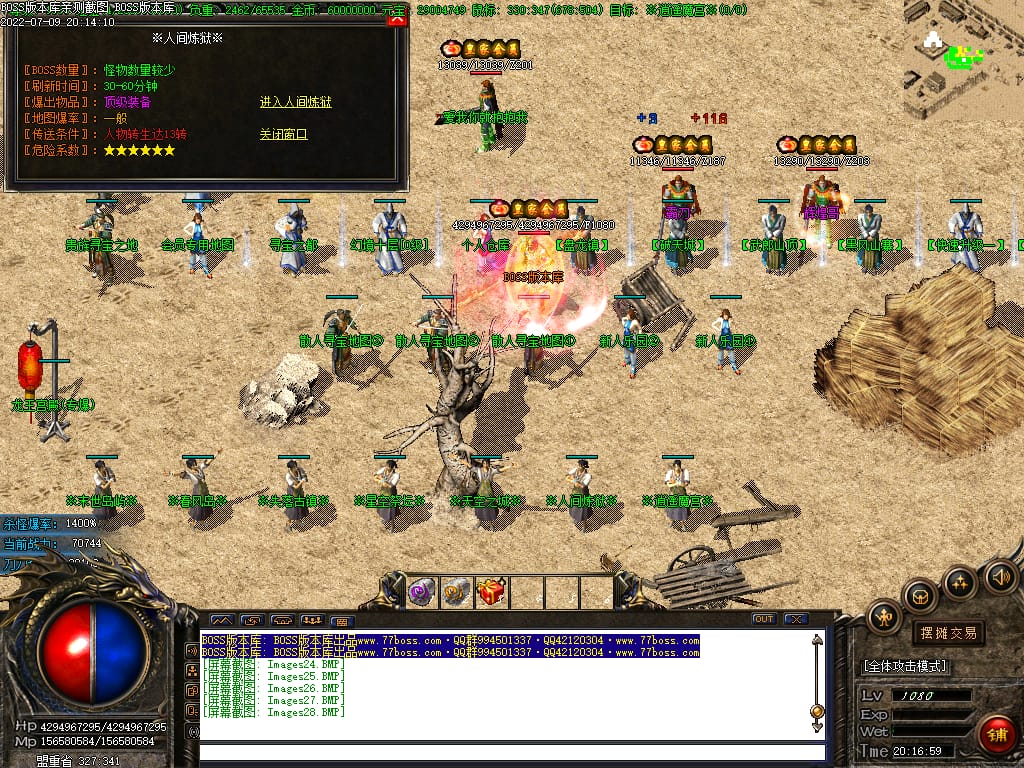The height and width of the screenshot is (768, 1024).
Task: Select the grey stone scroll hotbar item
Action: (x=456, y=592)
